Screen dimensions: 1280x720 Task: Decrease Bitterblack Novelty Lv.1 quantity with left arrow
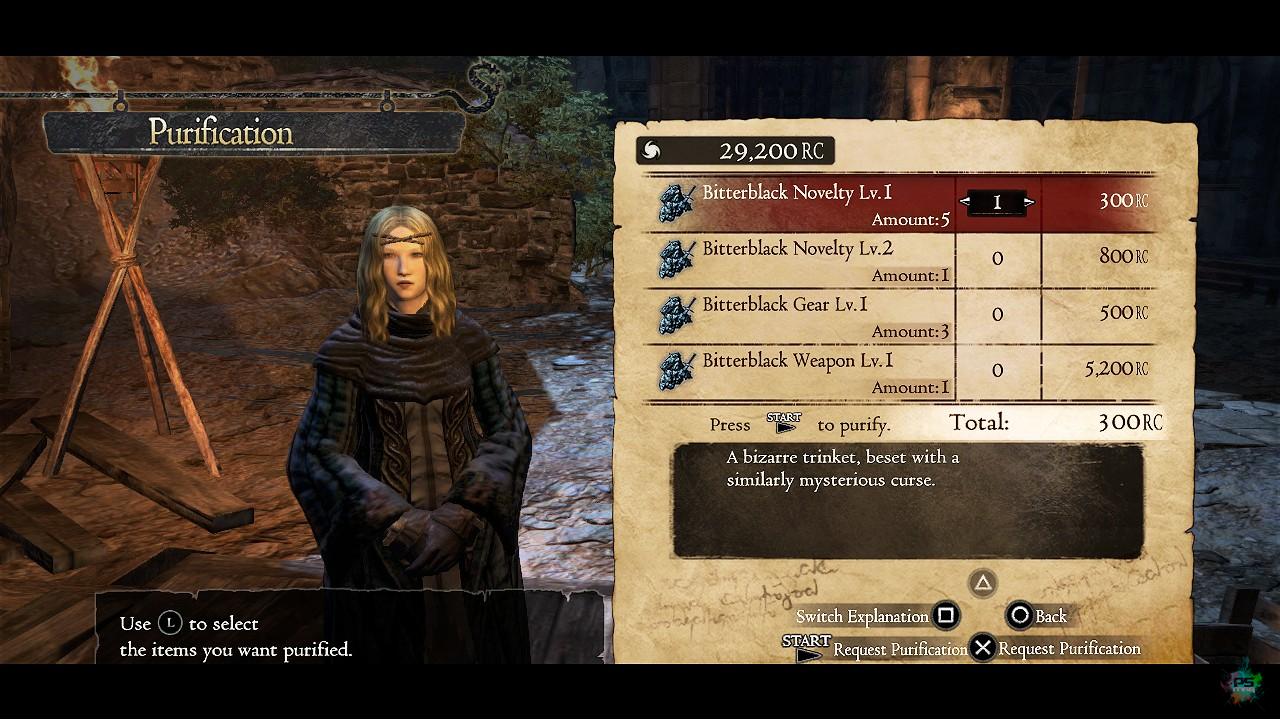click(x=965, y=202)
